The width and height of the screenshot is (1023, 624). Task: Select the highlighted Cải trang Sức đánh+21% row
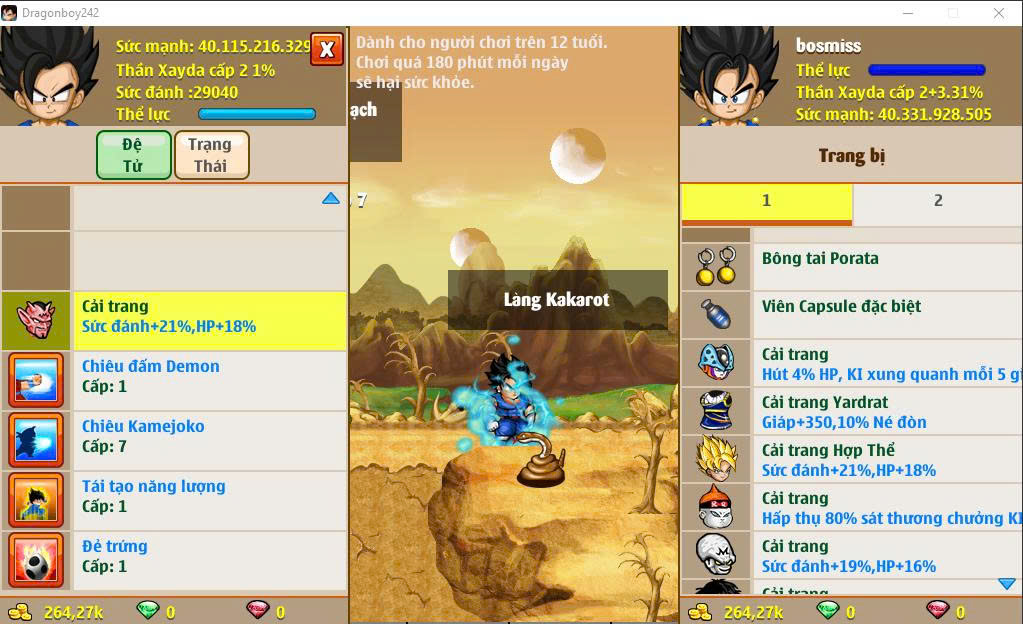210,316
